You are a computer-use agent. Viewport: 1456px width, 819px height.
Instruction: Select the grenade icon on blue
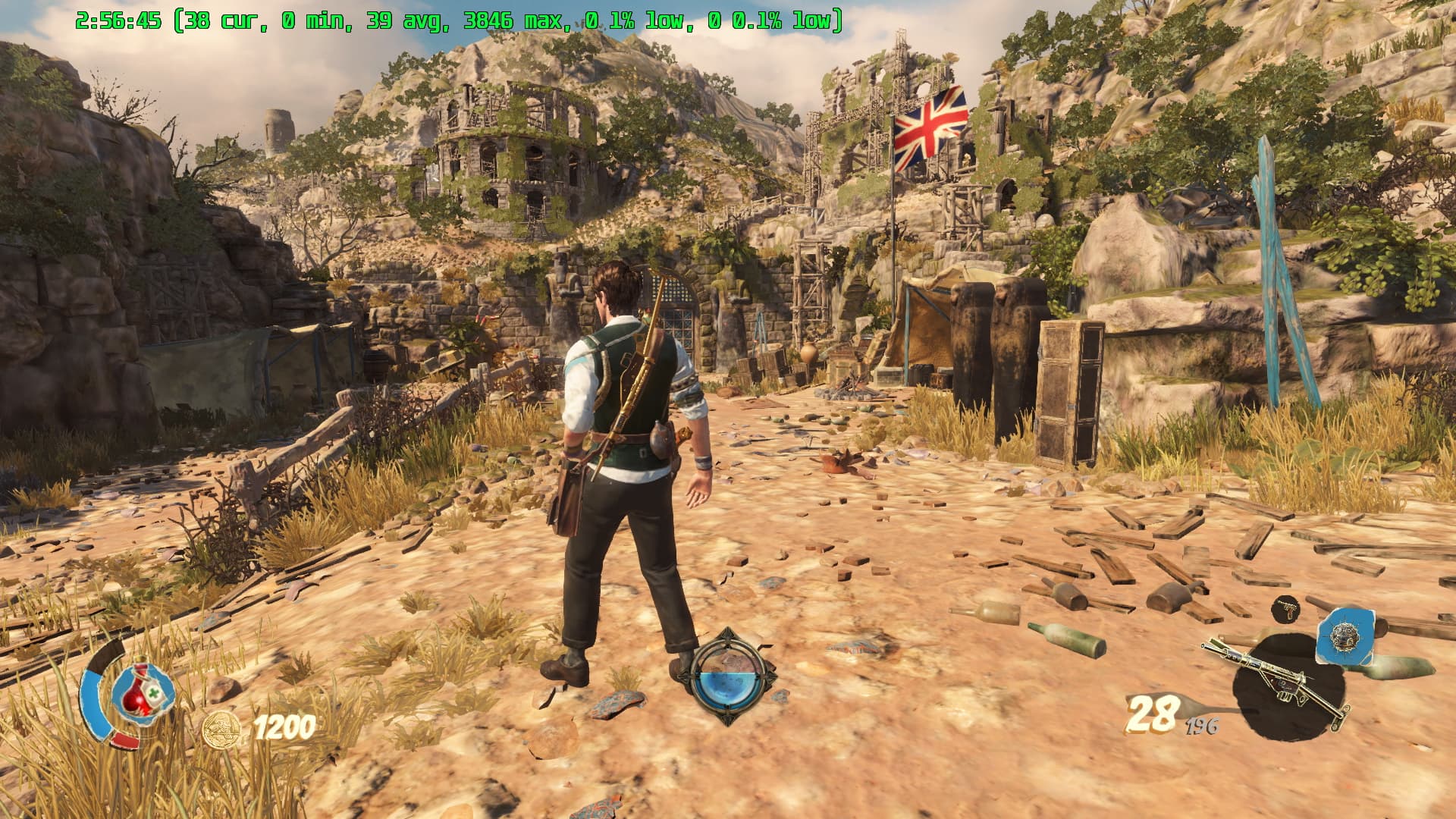click(1345, 635)
